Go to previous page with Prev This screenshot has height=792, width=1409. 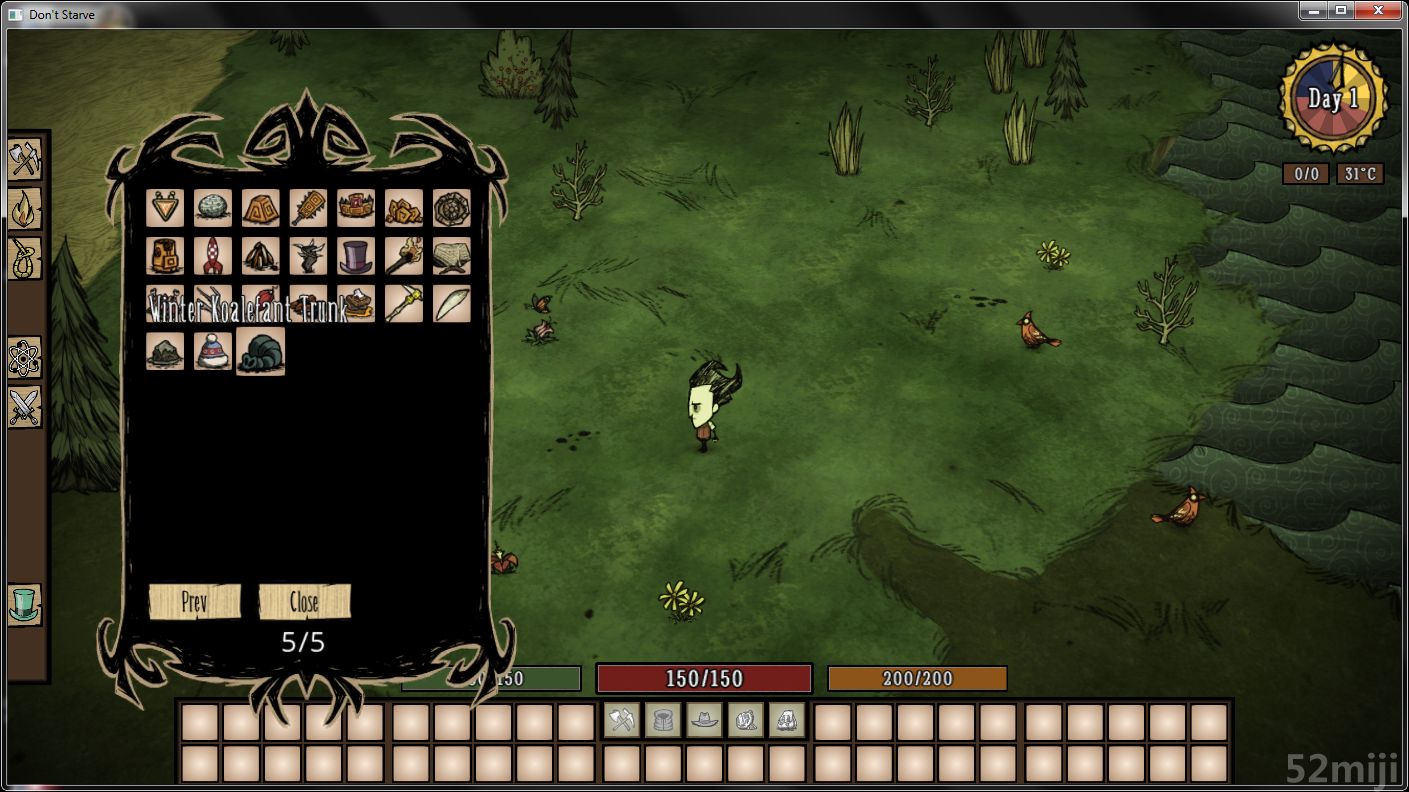pyautogui.click(x=194, y=602)
